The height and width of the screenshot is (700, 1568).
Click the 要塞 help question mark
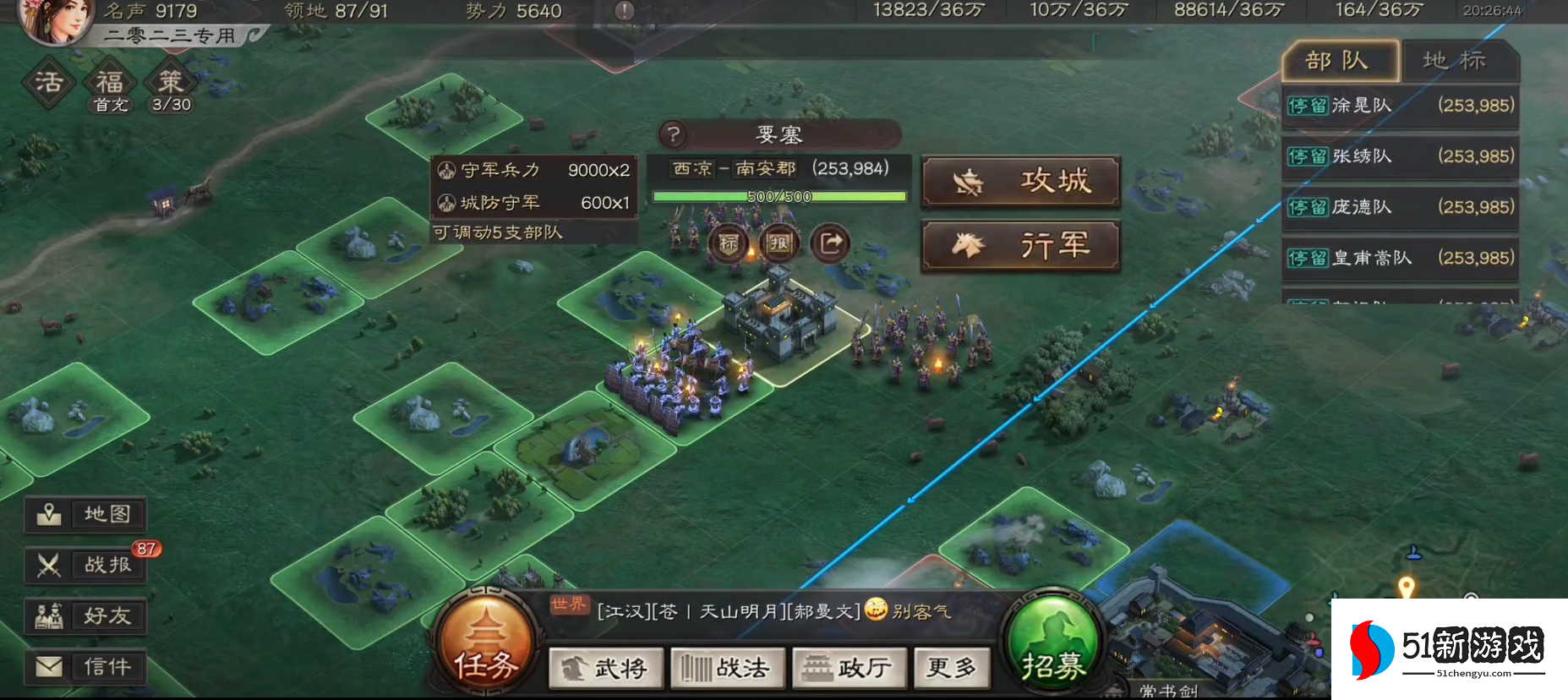pos(672,133)
